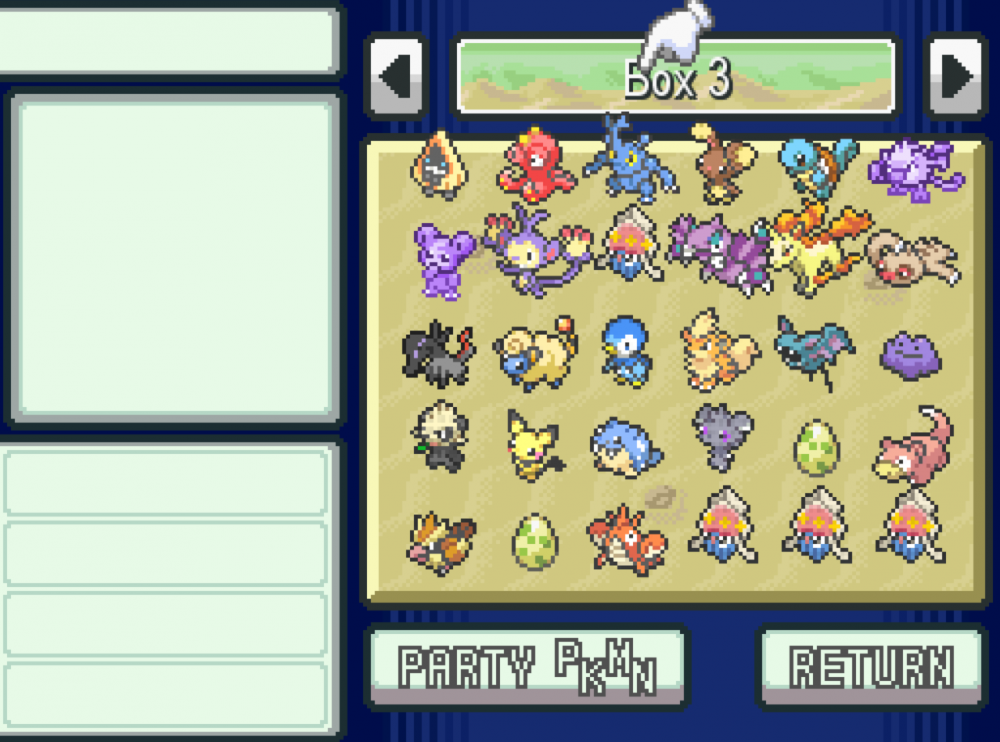
Task: Choose Spinda from the box
Action: click(x=912, y=258)
